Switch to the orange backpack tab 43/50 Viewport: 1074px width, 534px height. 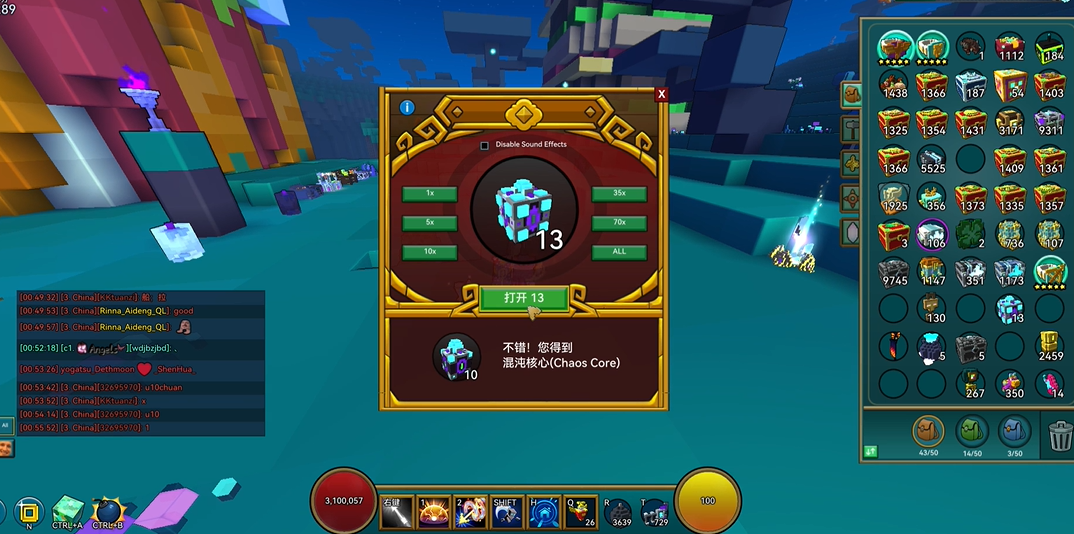[929, 432]
